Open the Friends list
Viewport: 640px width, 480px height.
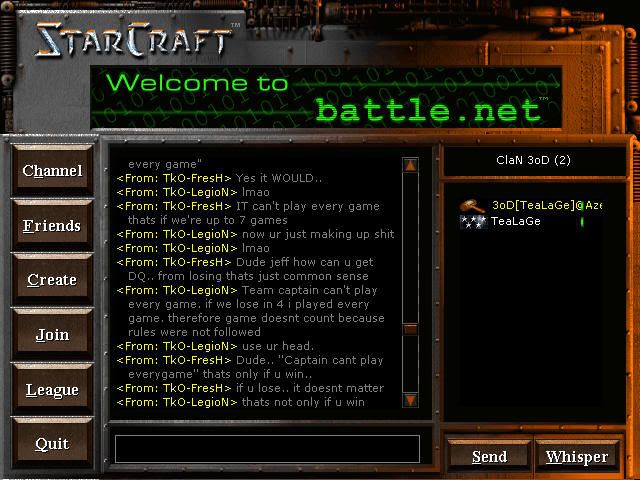(x=52, y=226)
